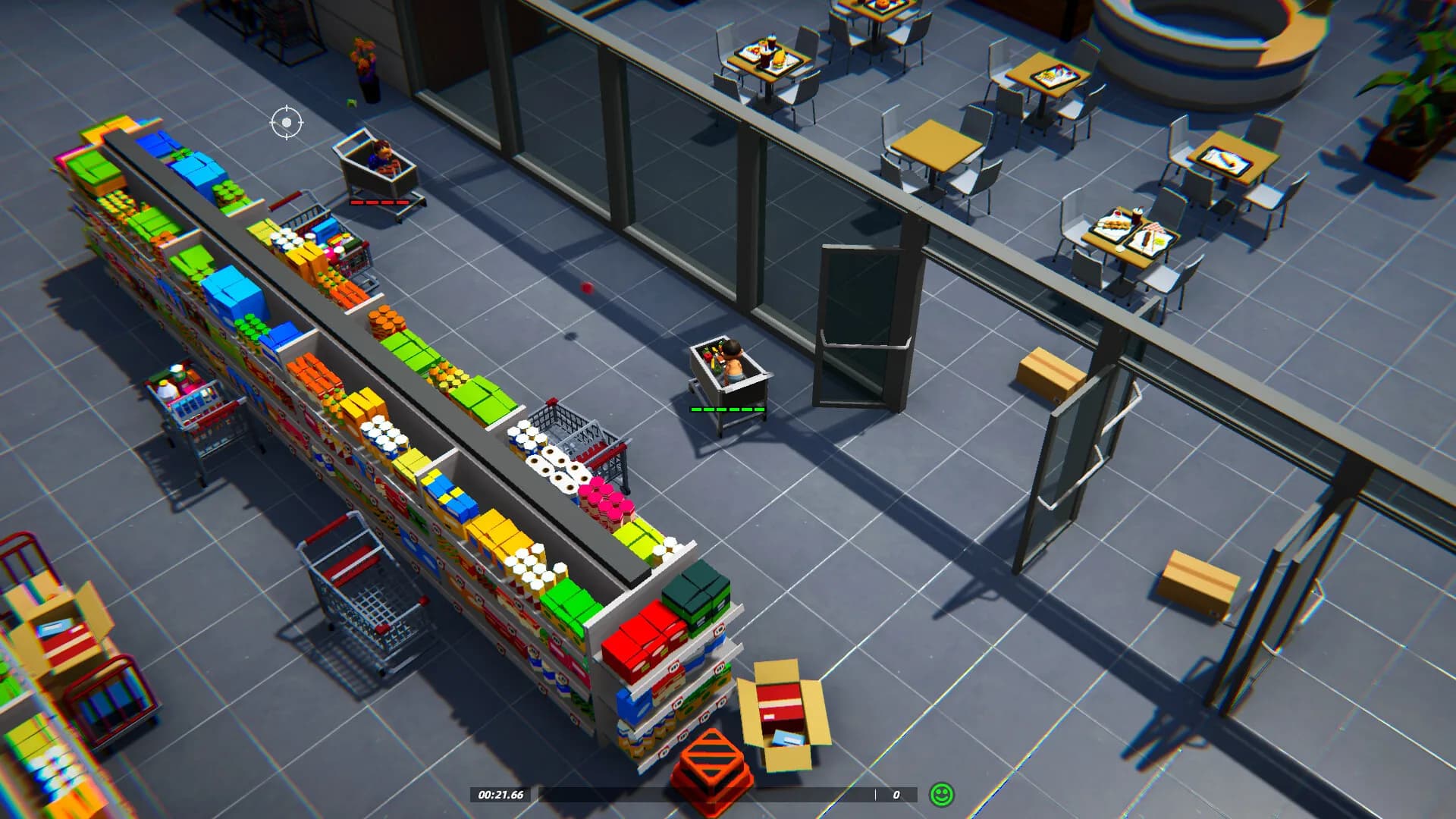Click the green smiley face icon
The height and width of the screenshot is (819, 1456).
[941, 795]
